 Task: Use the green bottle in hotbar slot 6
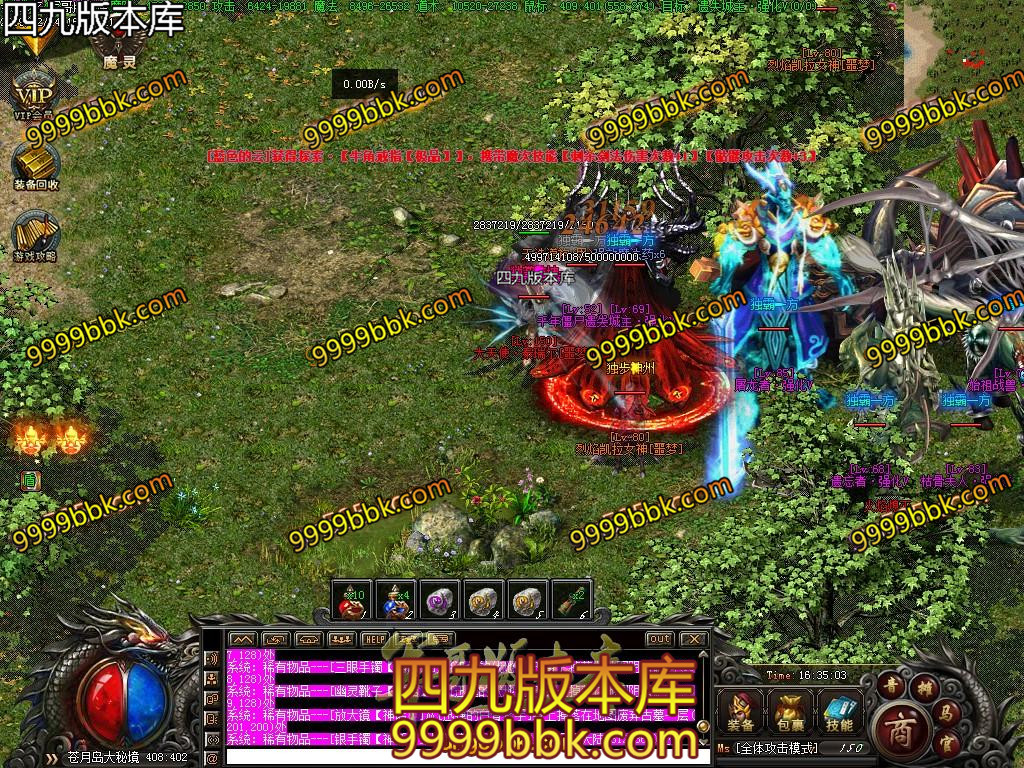[572, 598]
